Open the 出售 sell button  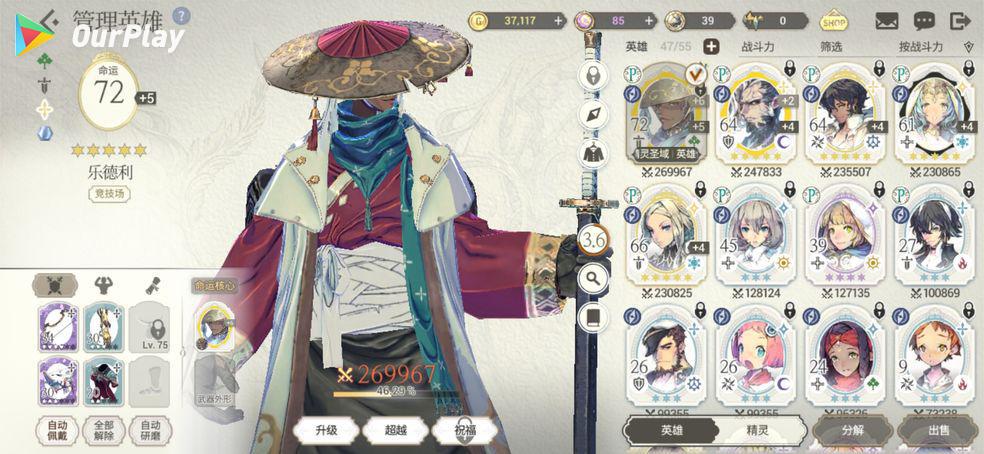[x=940, y=431]
